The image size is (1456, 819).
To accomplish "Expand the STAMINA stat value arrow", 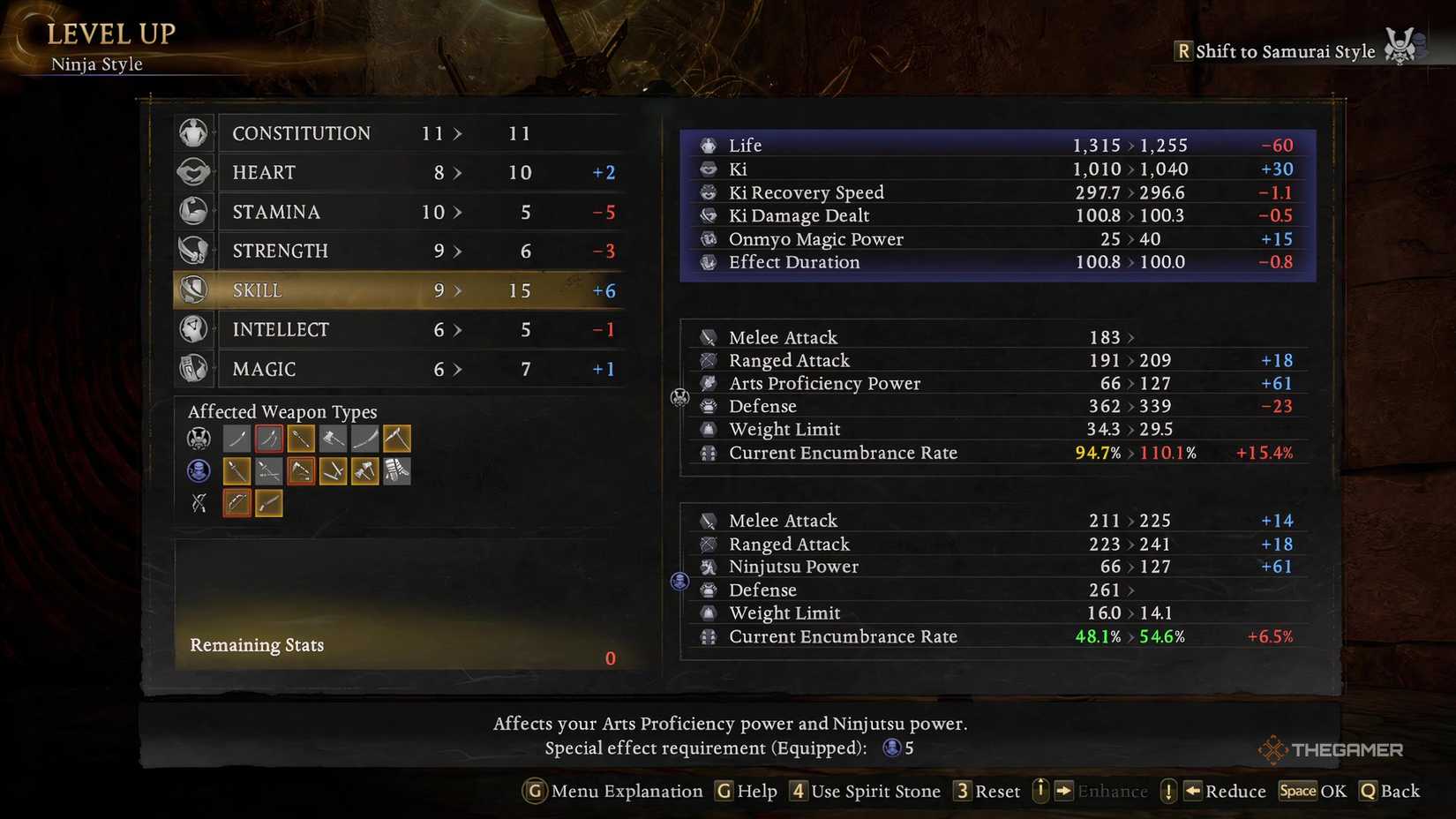I will (x=459, y=212).
